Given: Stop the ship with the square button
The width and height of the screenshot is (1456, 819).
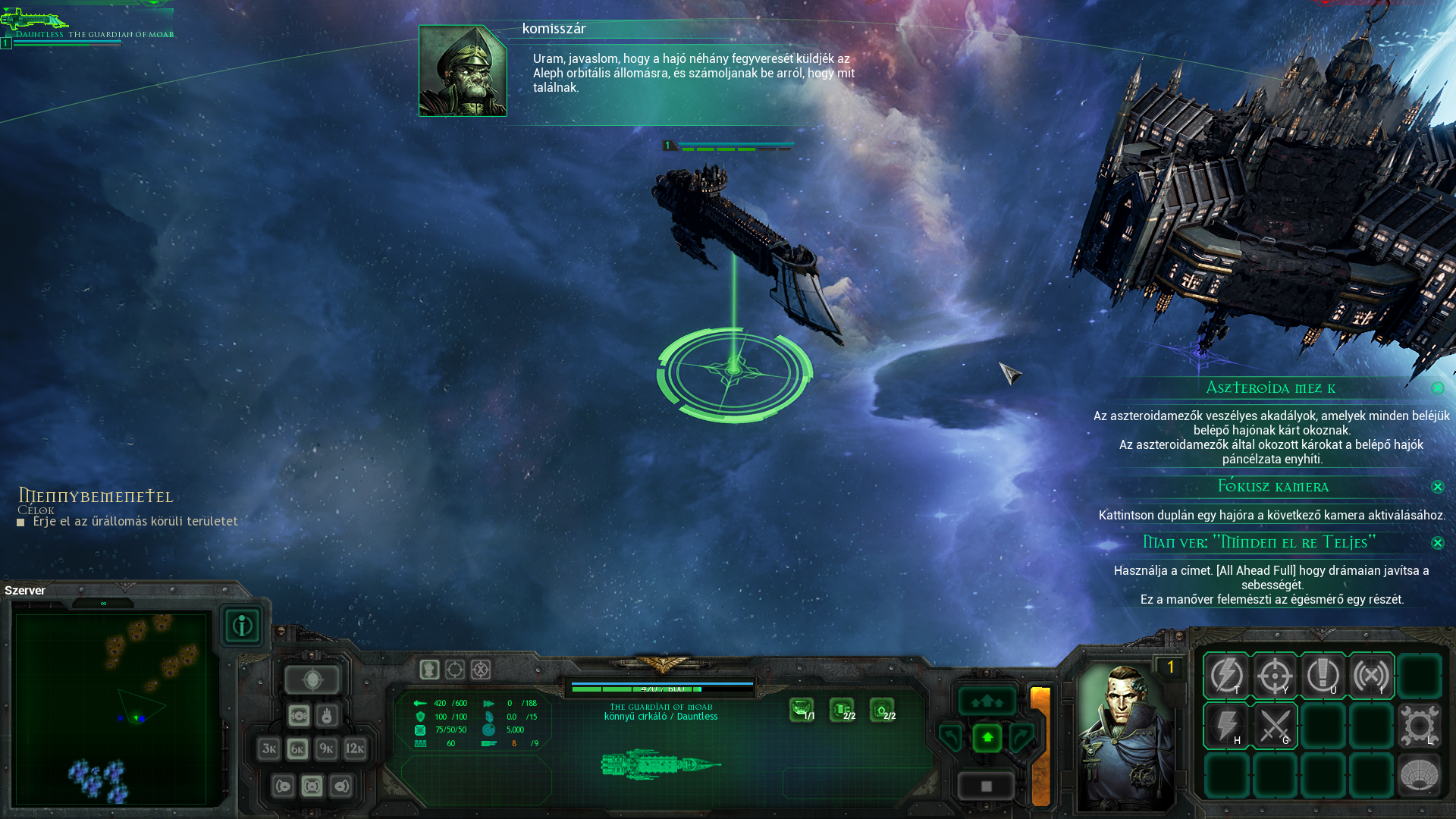Looking at the screenshot, I should click(x=987, y=786).
